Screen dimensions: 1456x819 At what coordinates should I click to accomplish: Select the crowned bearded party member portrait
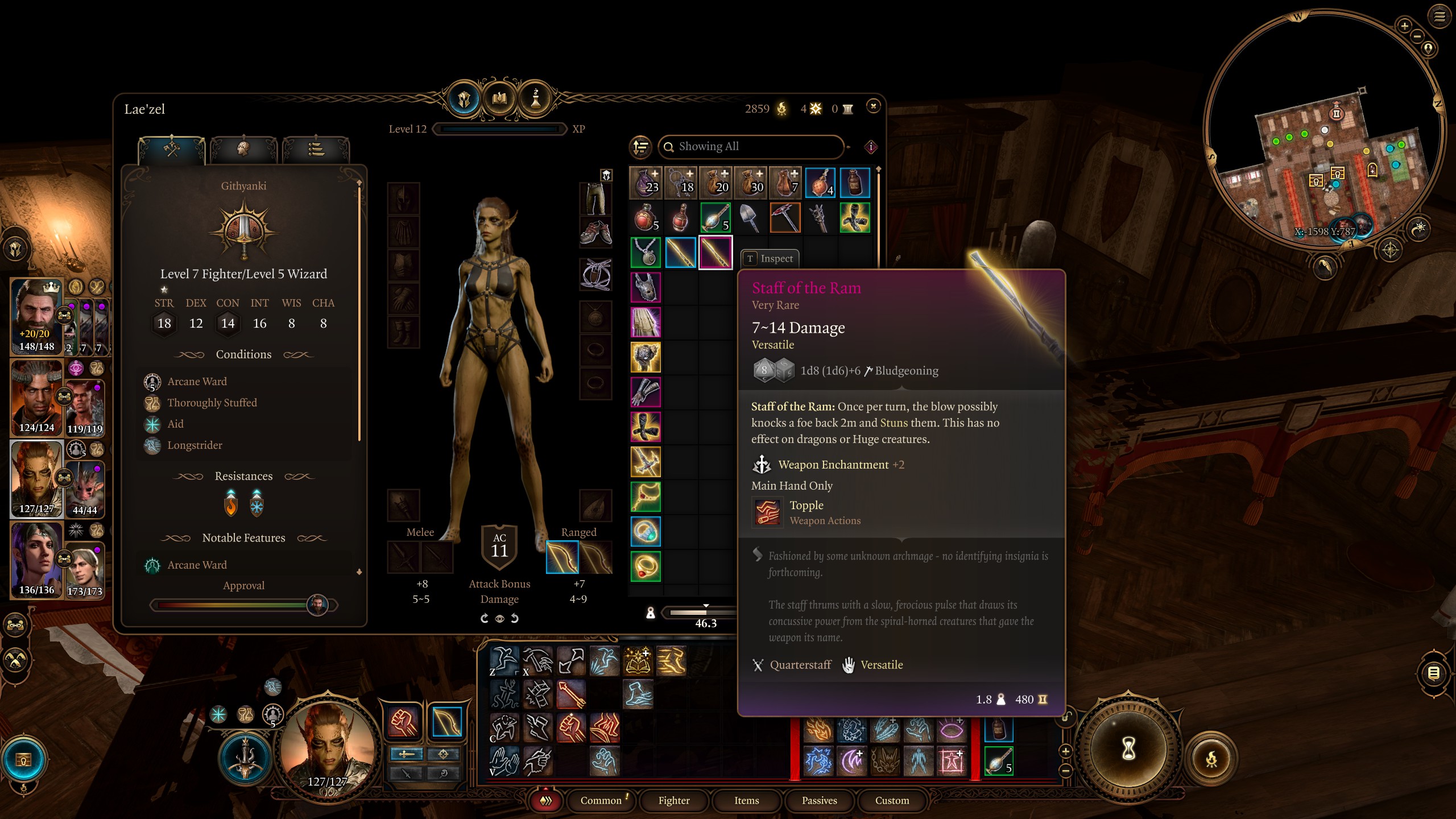point(36,316)
